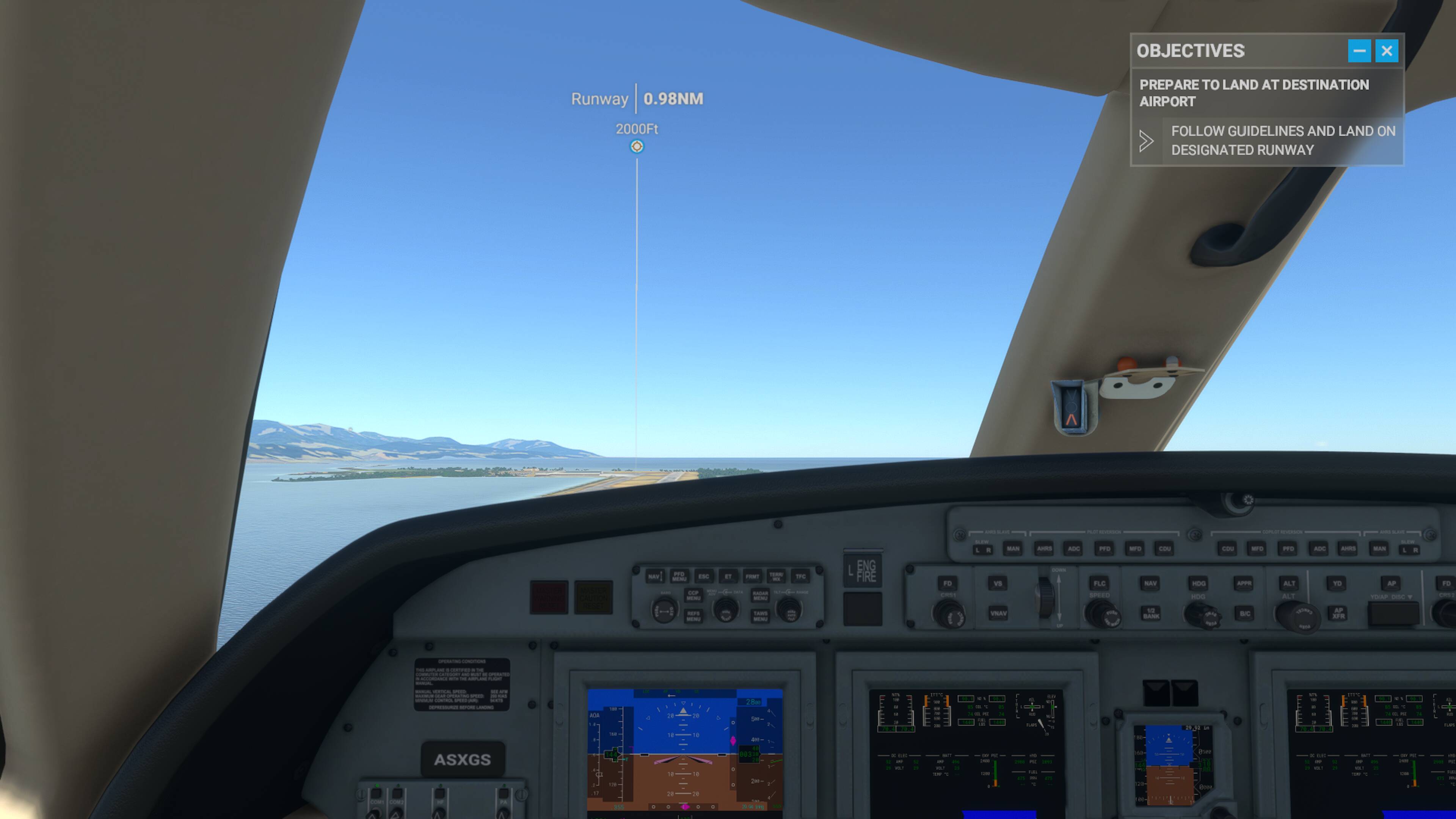Click the runway waypoint marker showing 0.98NM
Viewport: 1456px width, 819px height.
(637, 146)
